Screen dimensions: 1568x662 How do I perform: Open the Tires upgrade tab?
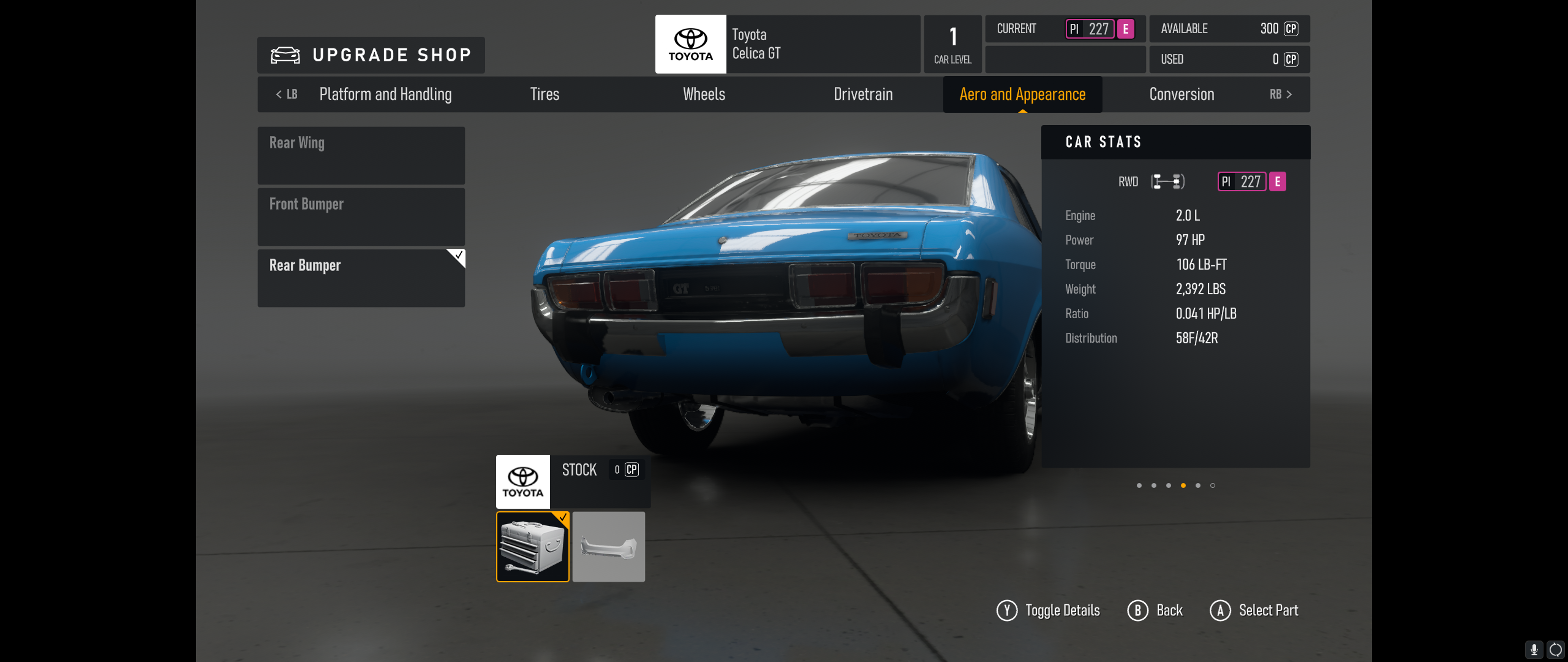[x=545, y=94]
